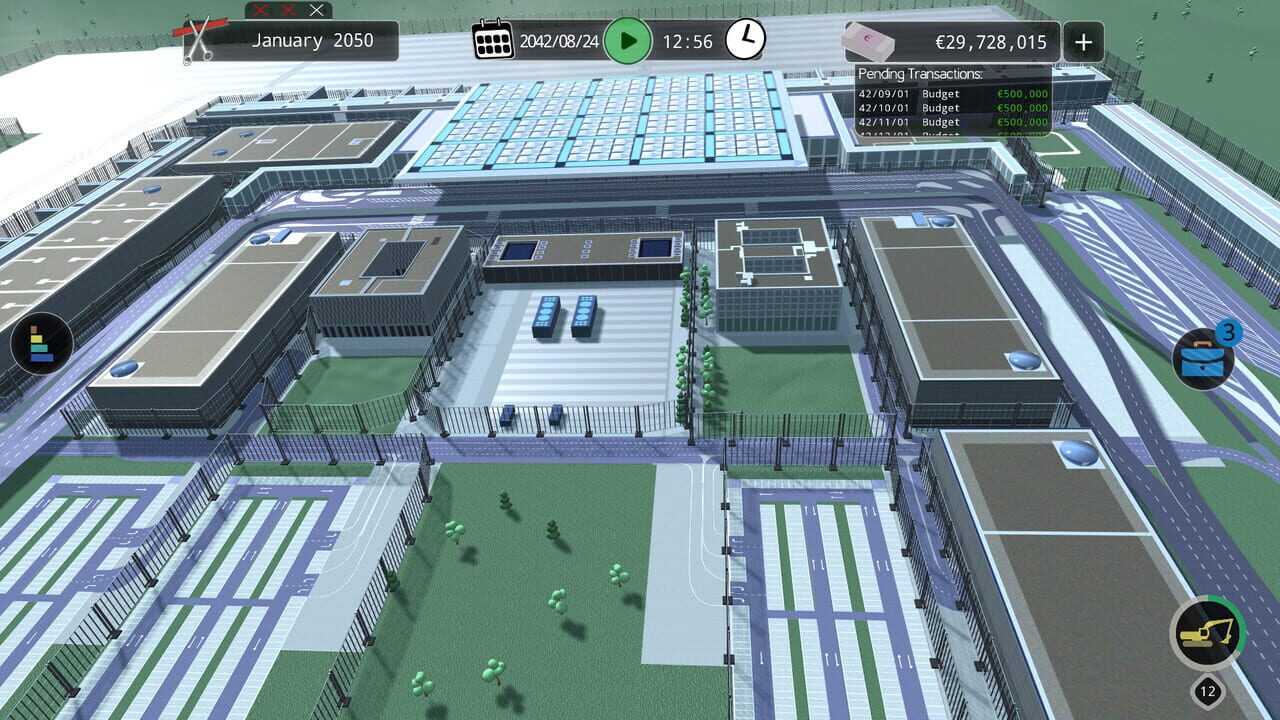1280x720 pixels.
Task: Select the 42/11/01 Budget transaction row
Action: pyautogui.click(x=950, y=122)
